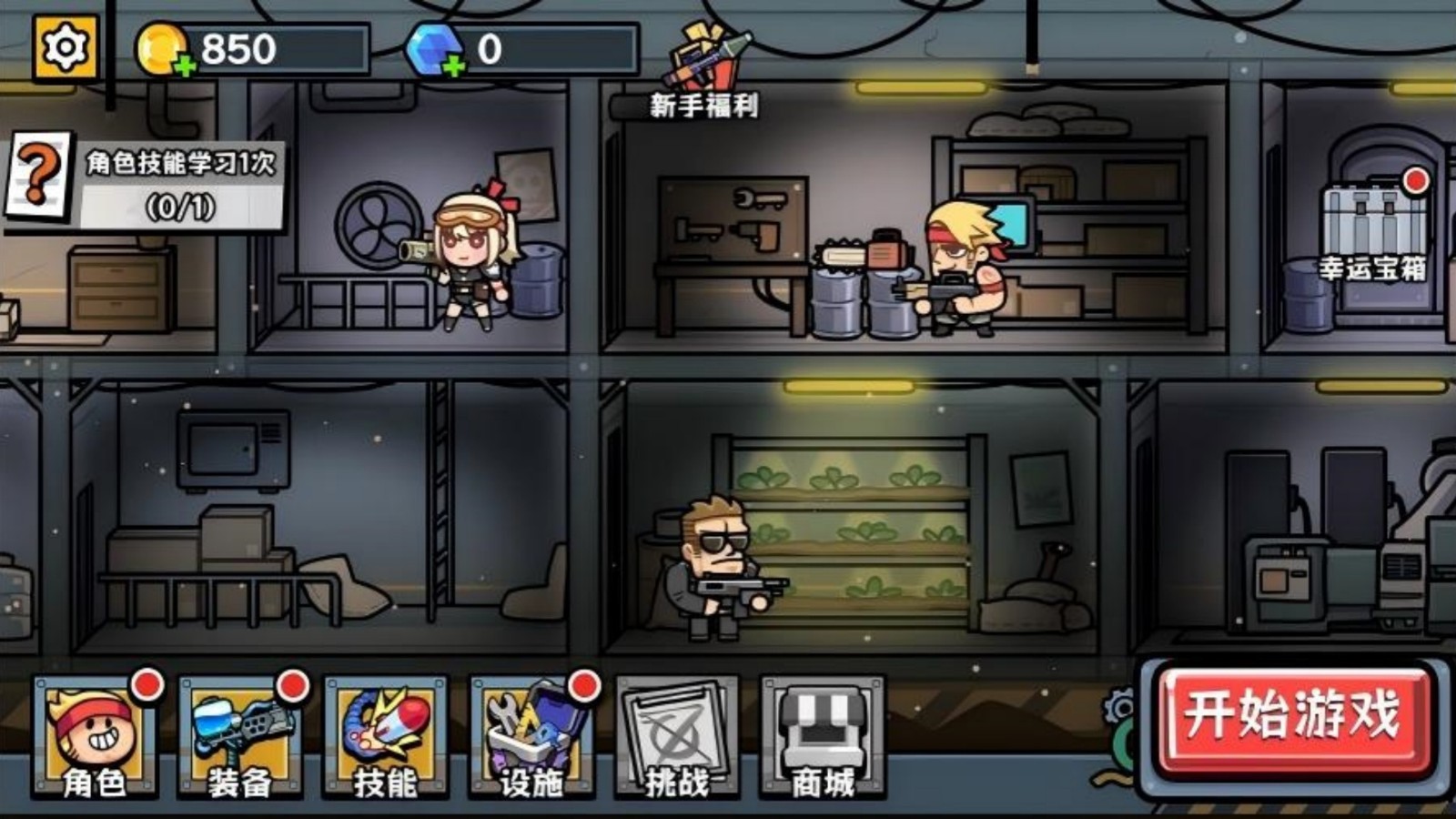Image resolution: width=1456 pixels, height=819 pixels.
Task: Open the gear settings menu
Action: [x=66, y=47]
